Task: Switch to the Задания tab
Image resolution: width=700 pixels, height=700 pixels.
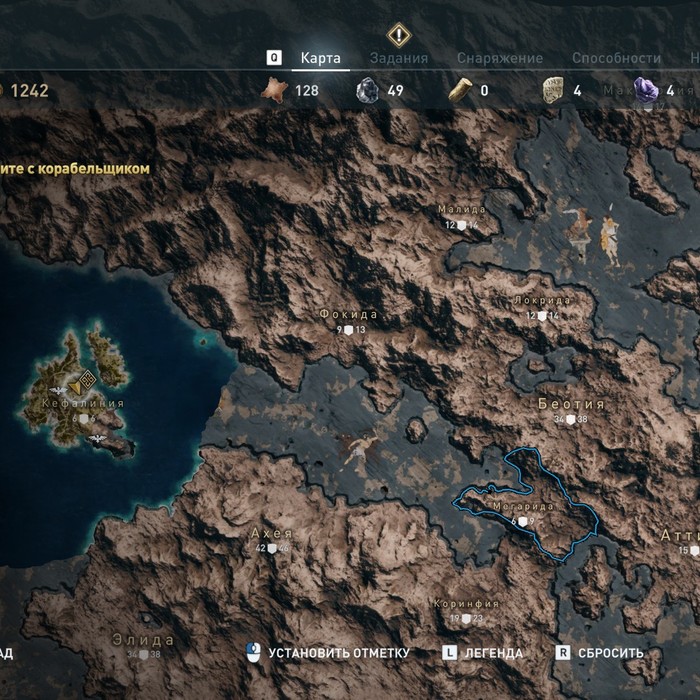Action: click(x=399, y=58)
